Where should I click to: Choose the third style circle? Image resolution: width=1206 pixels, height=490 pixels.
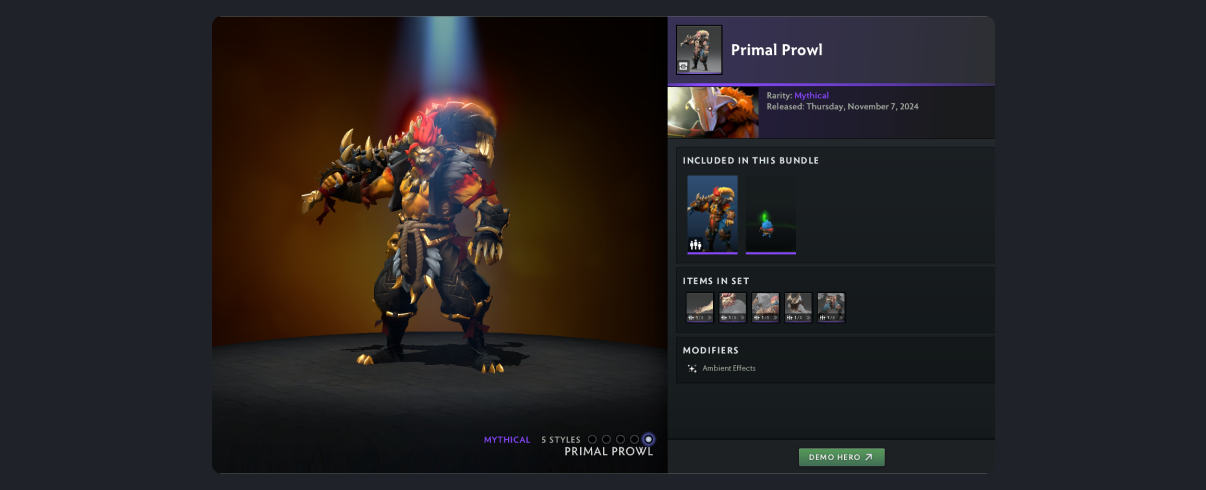620,439
